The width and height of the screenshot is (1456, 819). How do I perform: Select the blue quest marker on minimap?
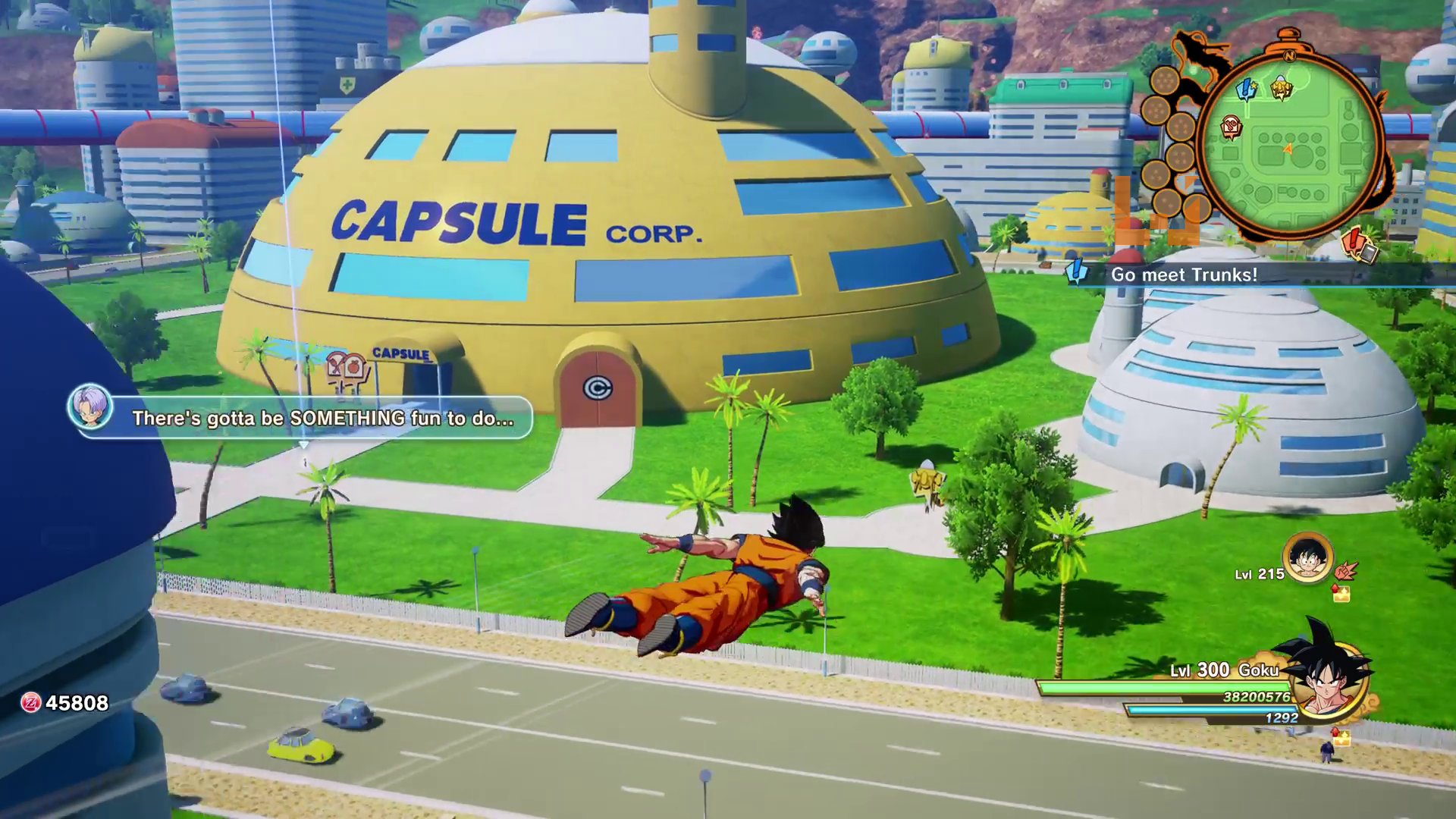tap(1246, 89)
